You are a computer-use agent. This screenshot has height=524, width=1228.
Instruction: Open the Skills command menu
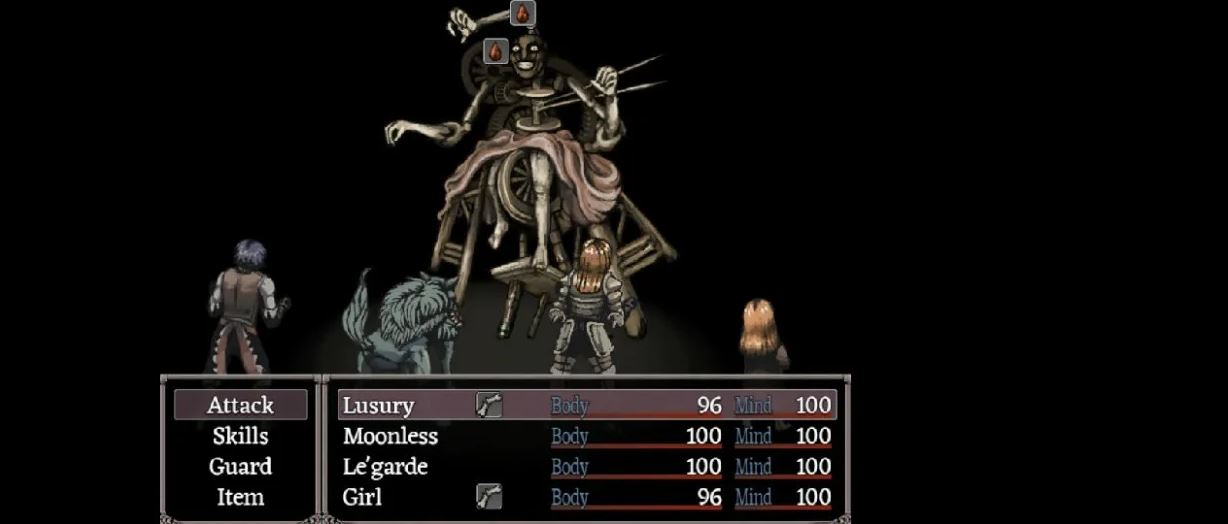[240, 436]
